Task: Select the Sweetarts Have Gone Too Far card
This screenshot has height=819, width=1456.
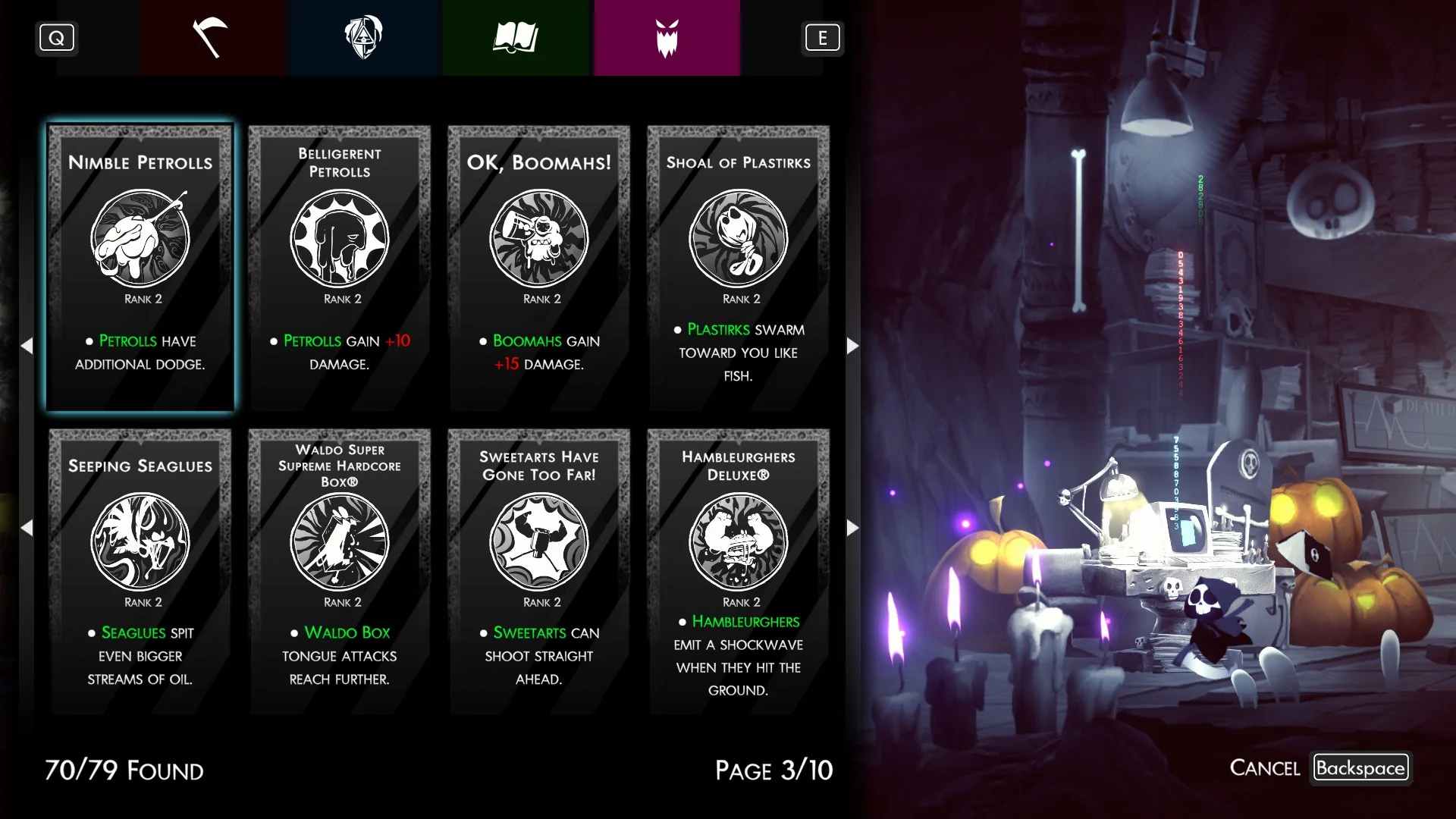Action: [539, 571]
